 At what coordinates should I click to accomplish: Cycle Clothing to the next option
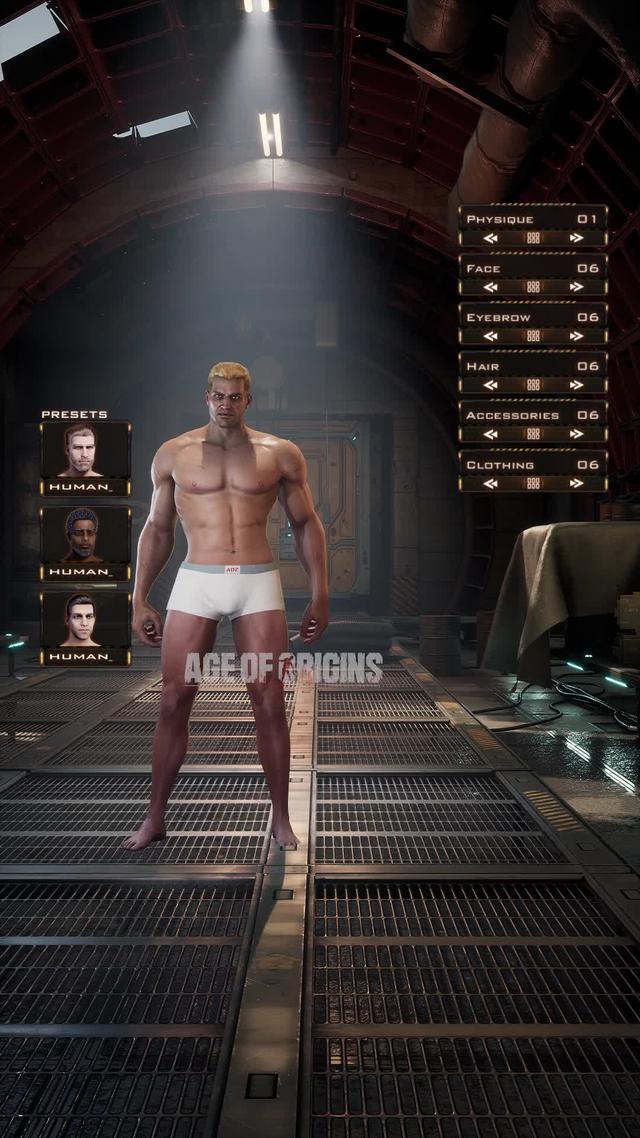pyautogui.click(x=576, y=483)
